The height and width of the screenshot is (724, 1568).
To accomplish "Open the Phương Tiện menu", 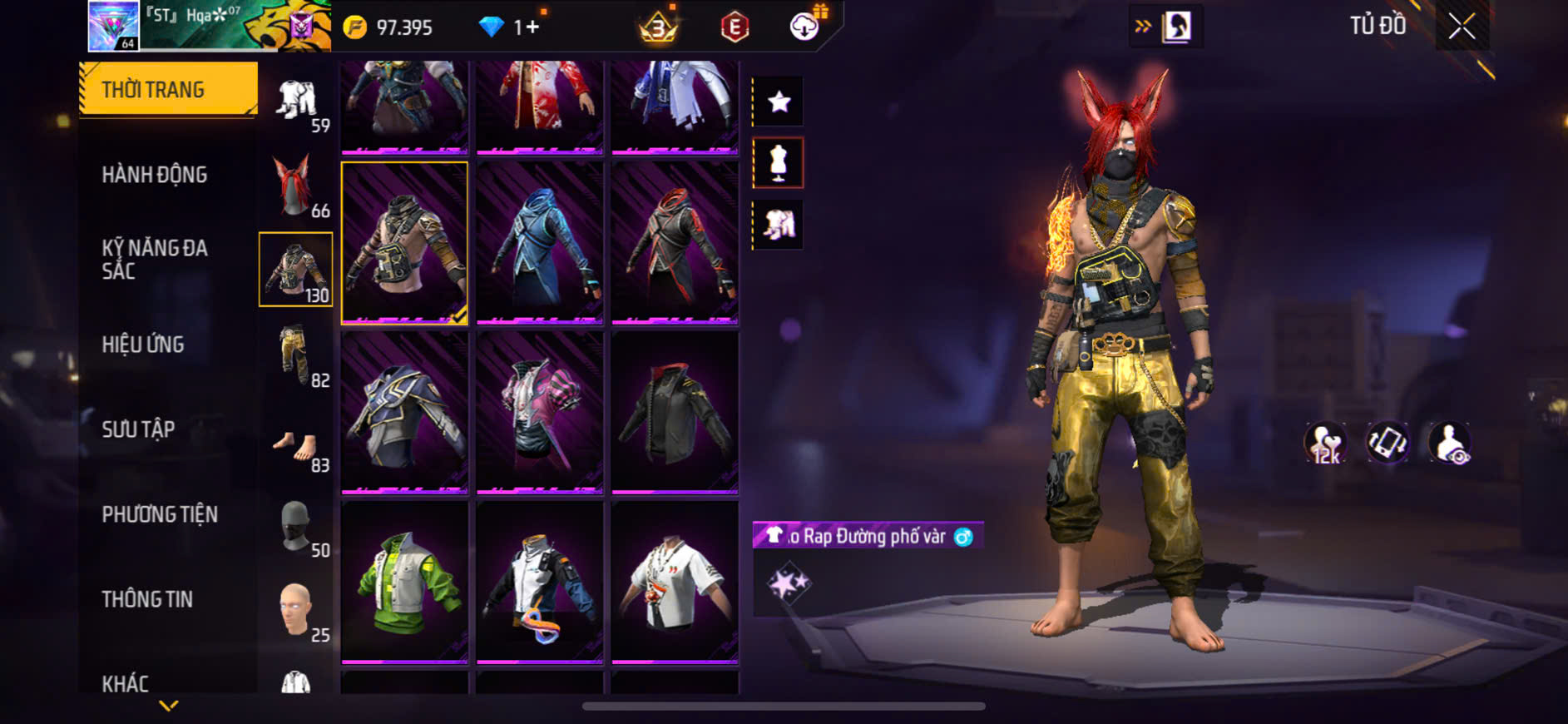I will pos(160,514).
